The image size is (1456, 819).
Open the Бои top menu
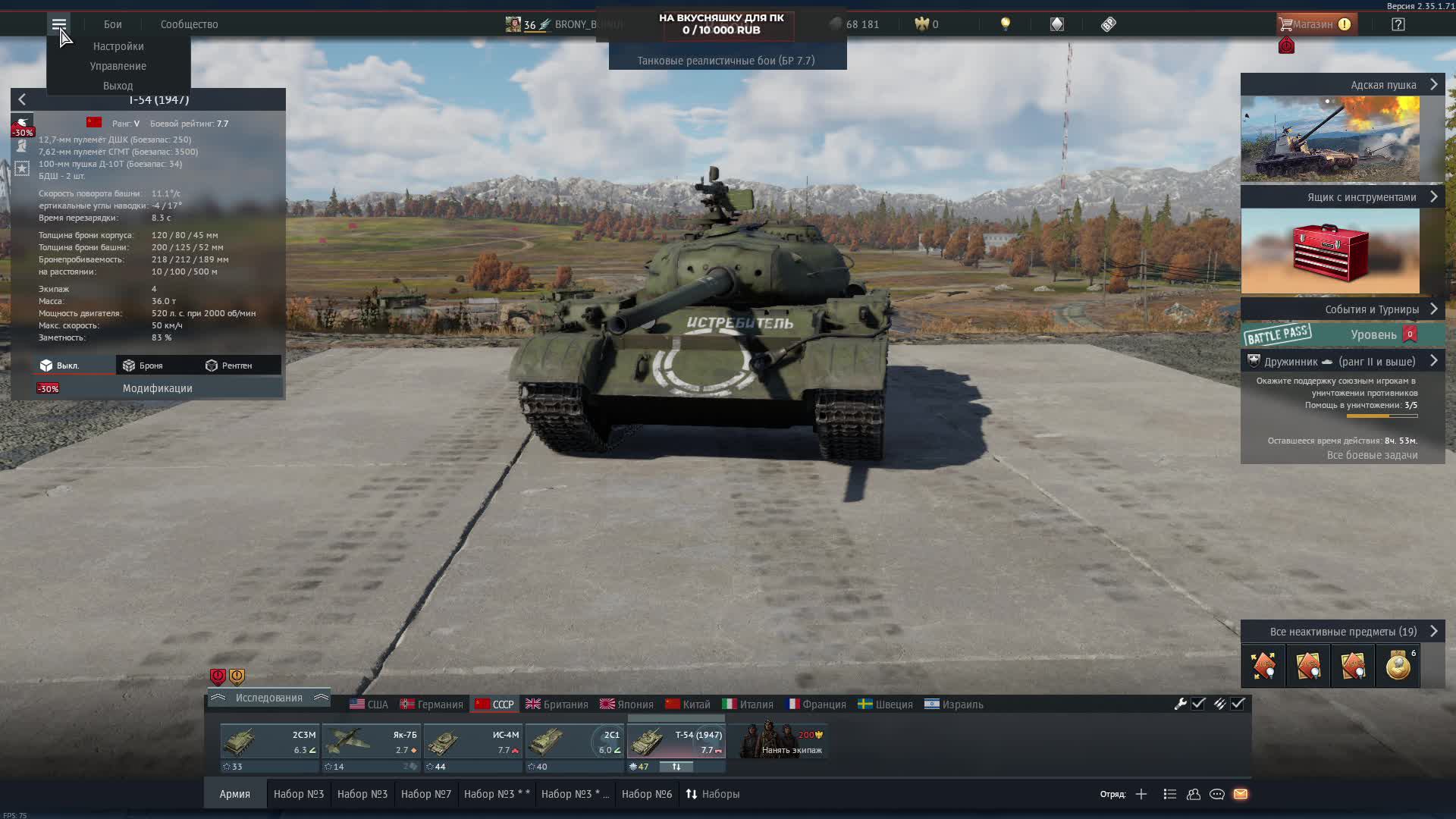click(112, 24)
